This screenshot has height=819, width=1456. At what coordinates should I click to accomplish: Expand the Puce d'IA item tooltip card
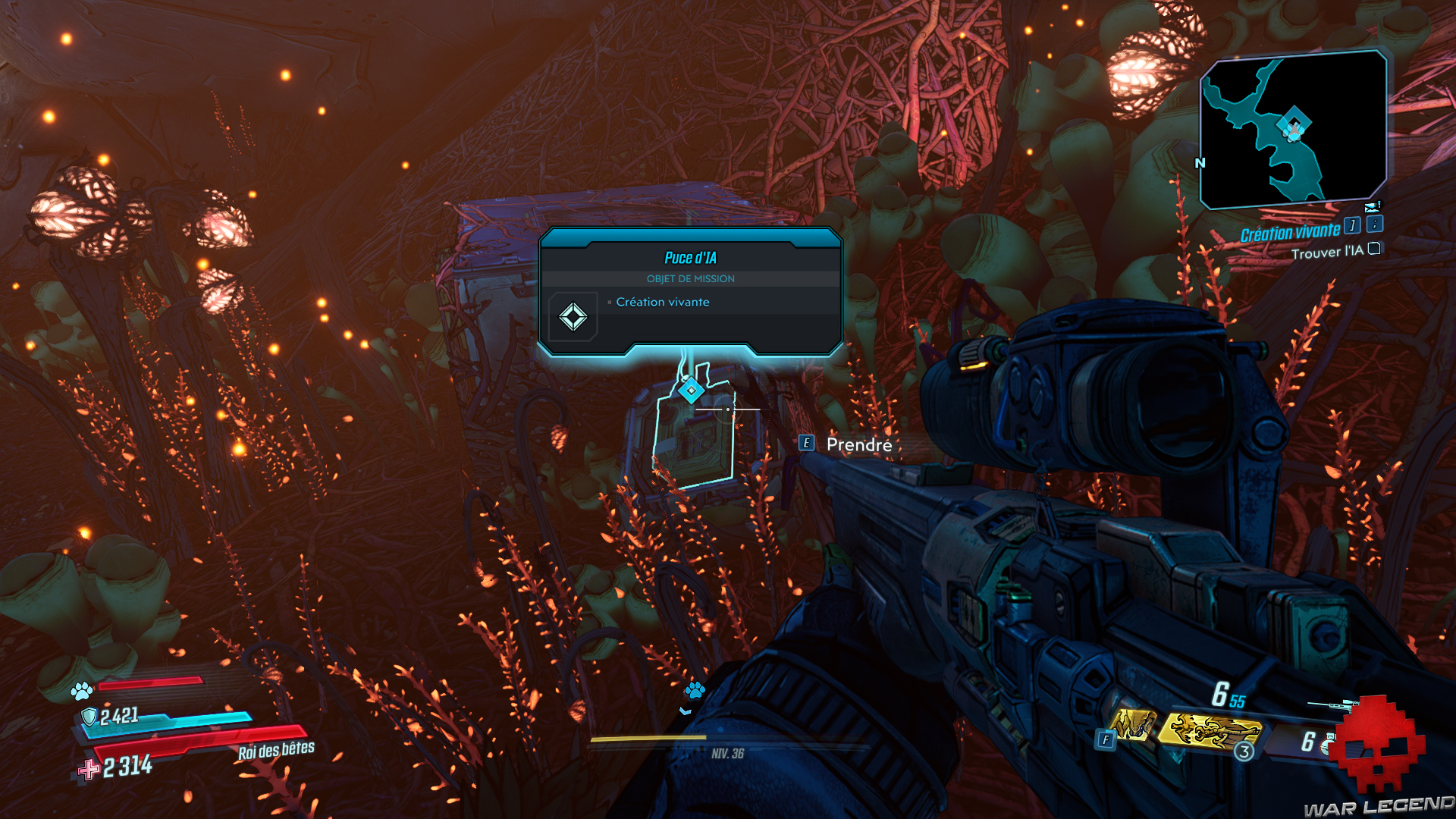[691, 292]
